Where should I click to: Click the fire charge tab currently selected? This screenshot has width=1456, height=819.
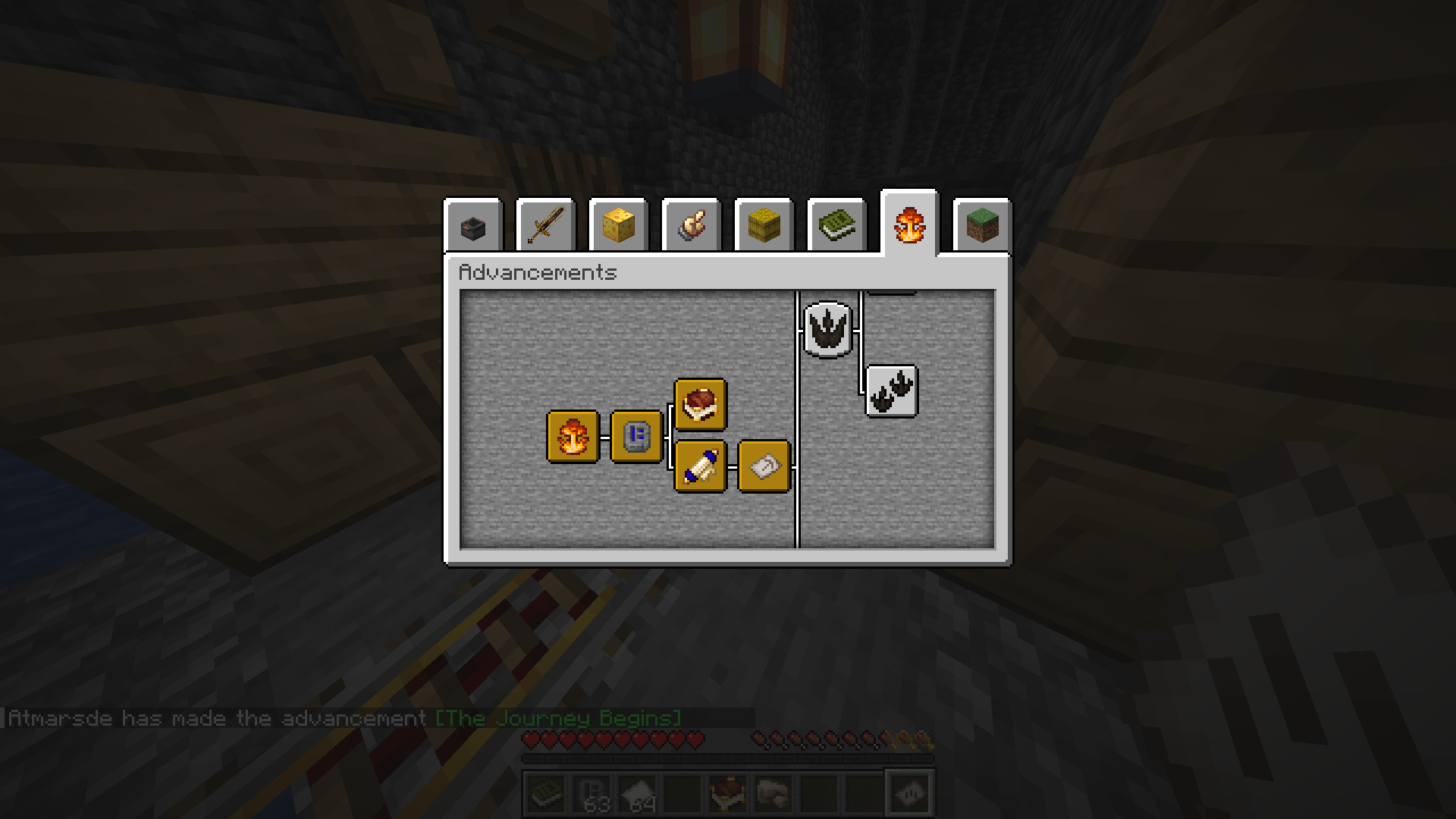point(909,224)
